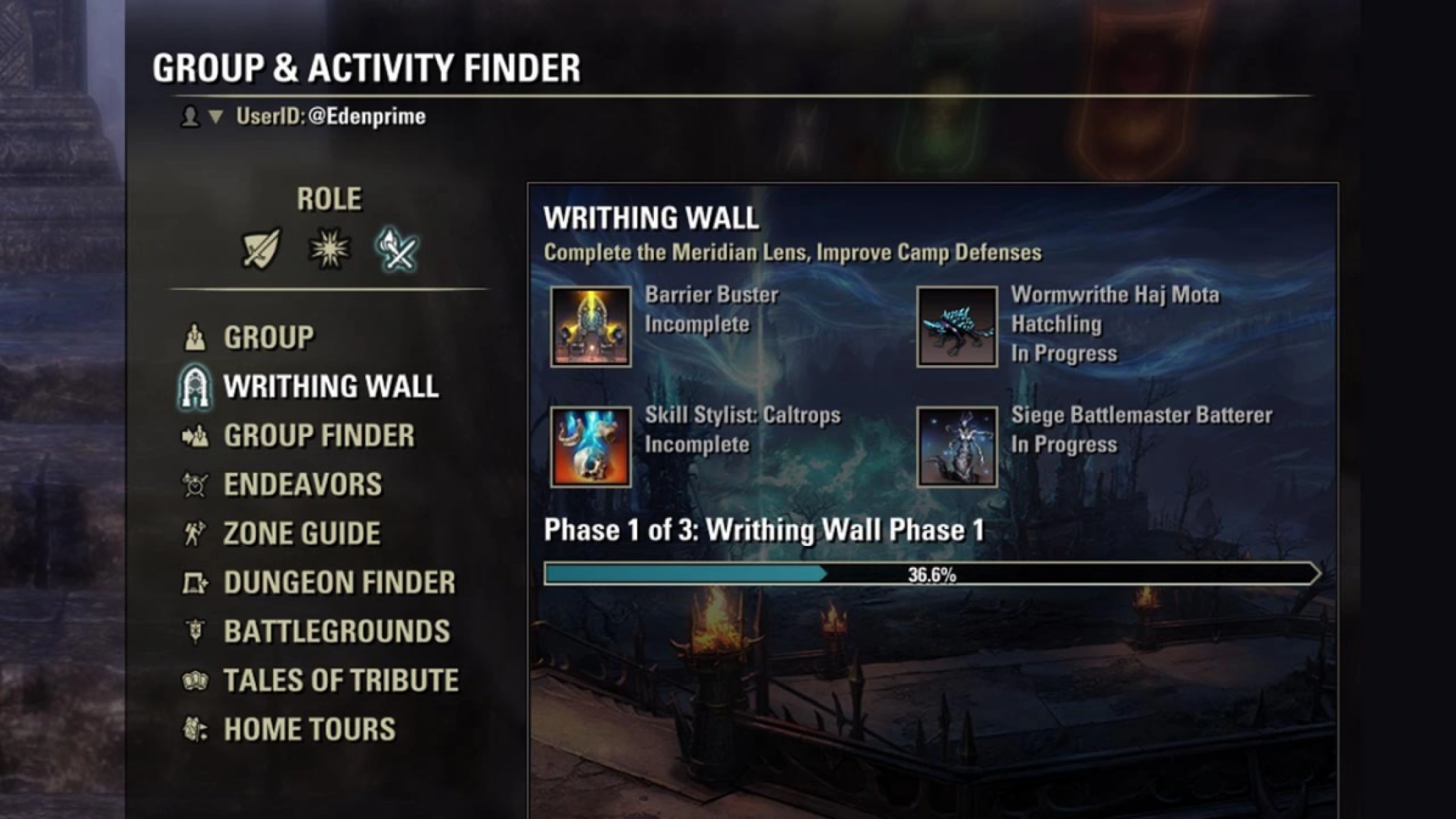Select the Writhing Wall menu entry
Screen dimensions: 1456x819
pos(330,387)
